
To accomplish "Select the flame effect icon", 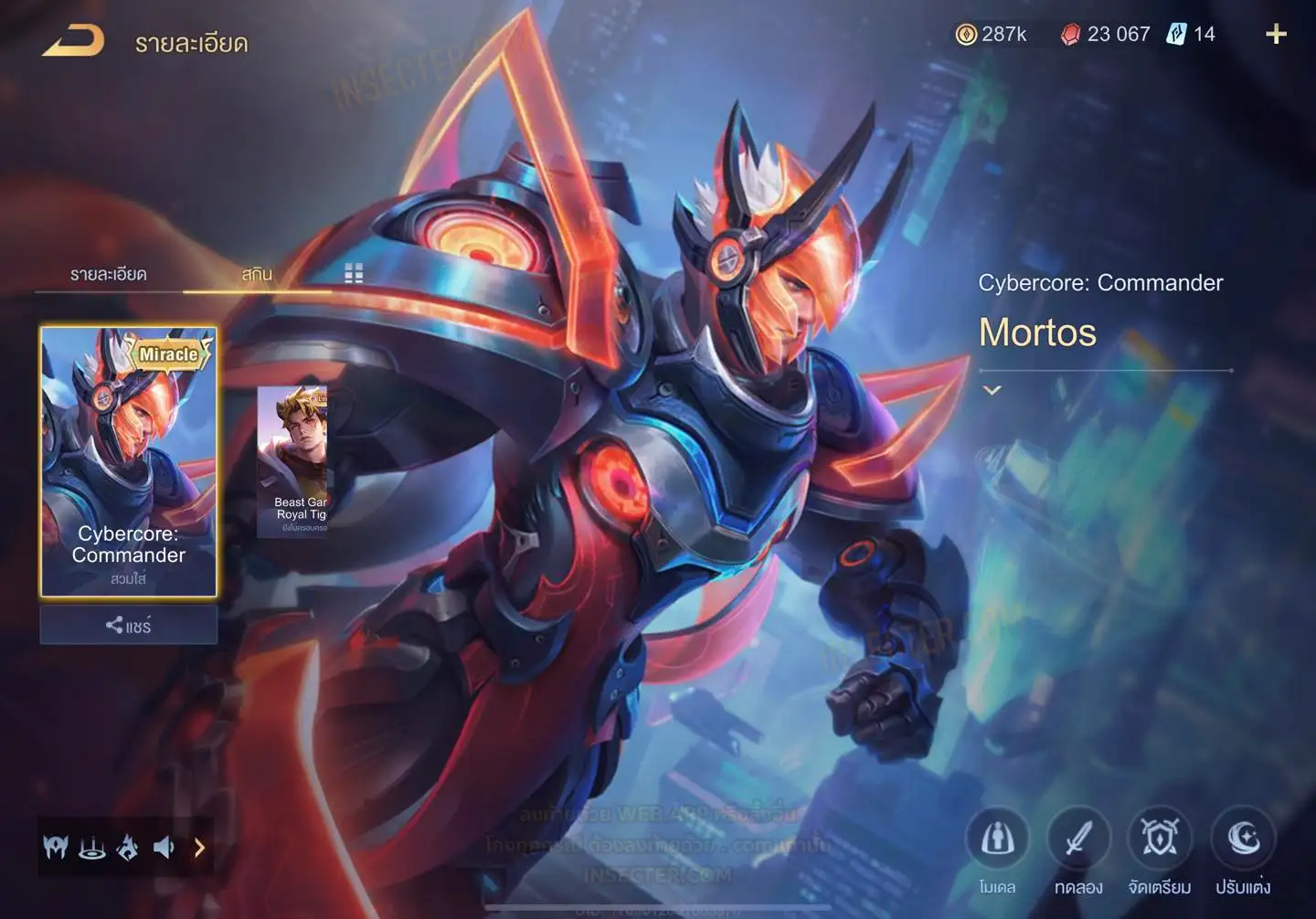I will coord(128,849).
